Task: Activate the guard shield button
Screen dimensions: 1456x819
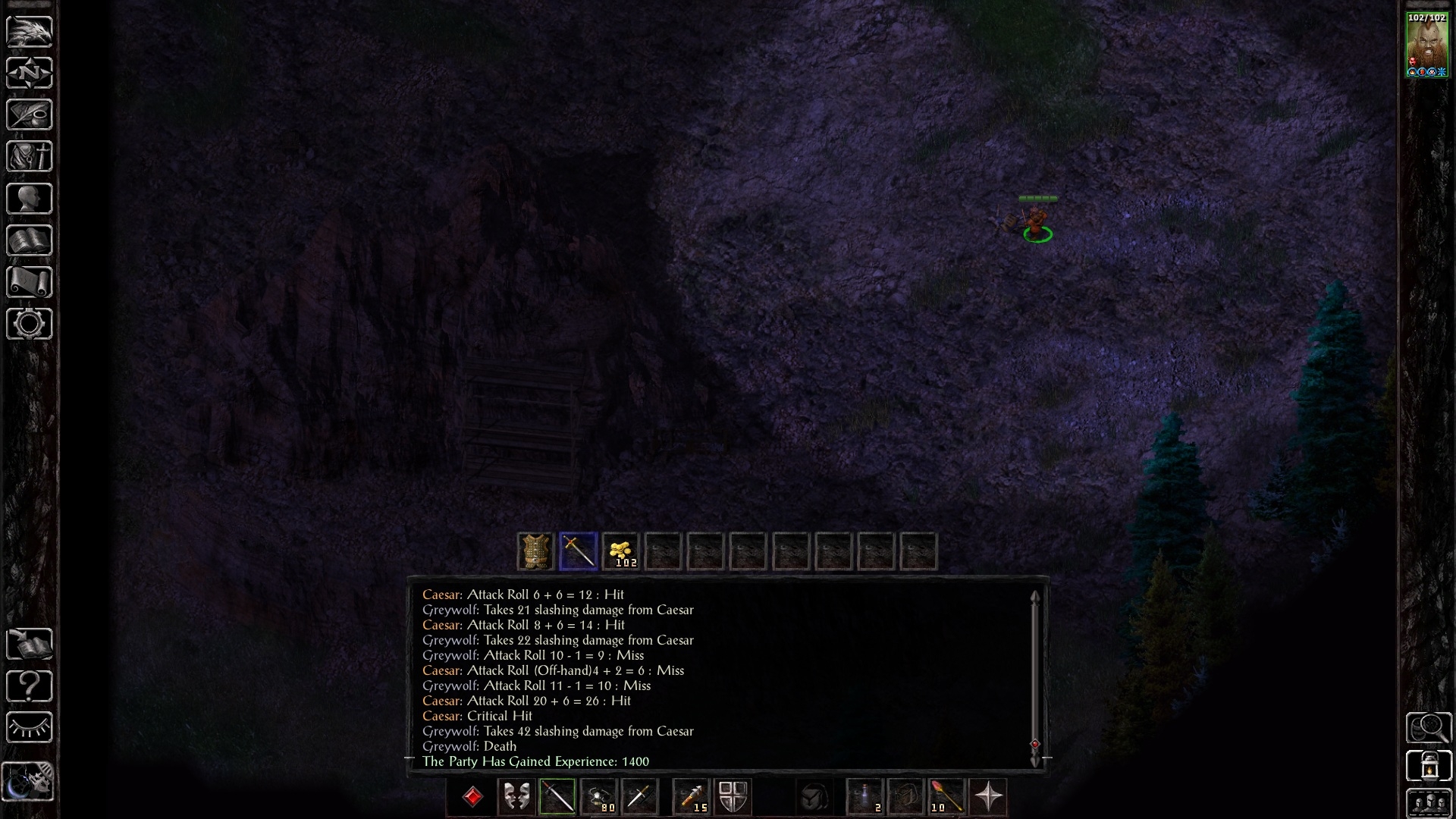Action: click(733, 797)
